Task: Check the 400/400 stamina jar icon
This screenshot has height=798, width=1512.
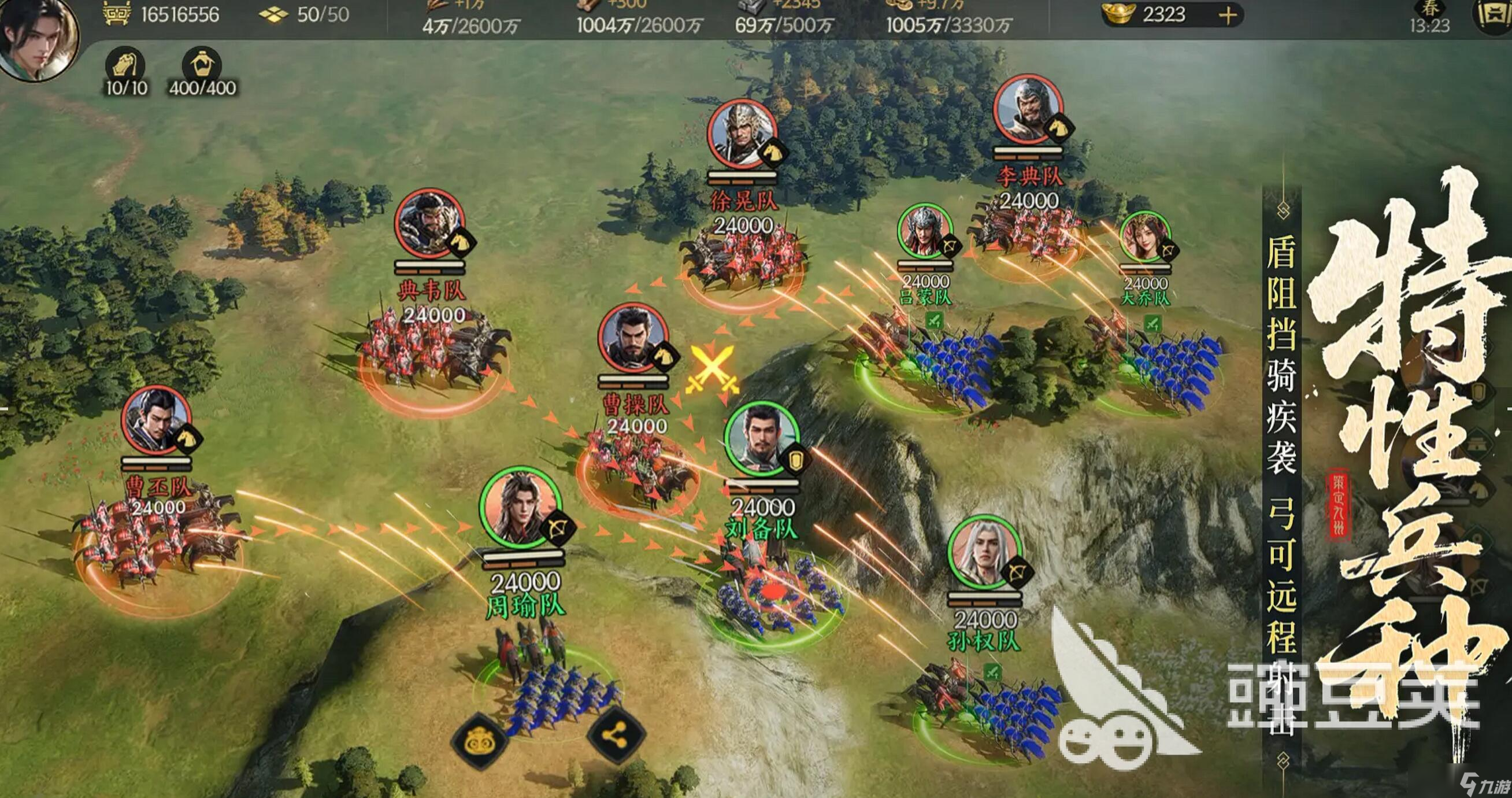Action: click(201, 65)
